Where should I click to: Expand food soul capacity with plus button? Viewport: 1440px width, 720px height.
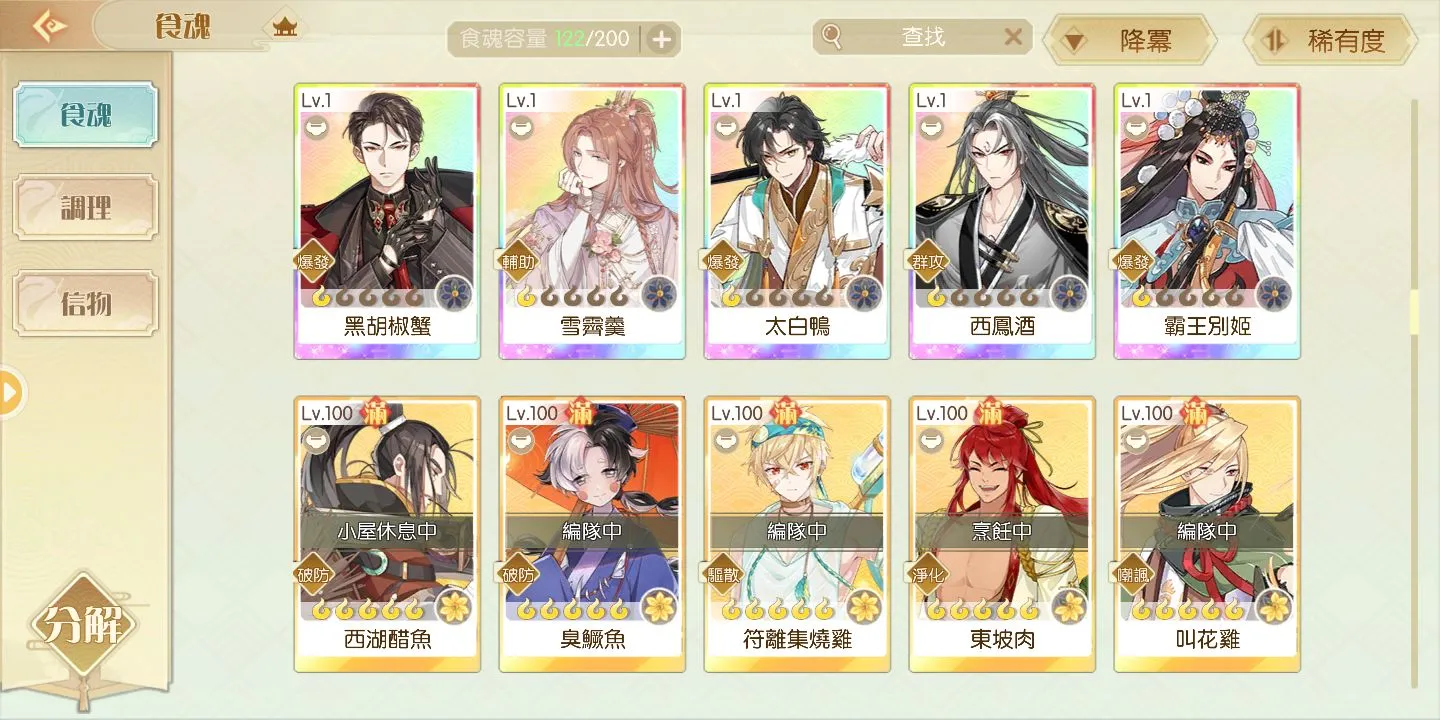point(662,40)
